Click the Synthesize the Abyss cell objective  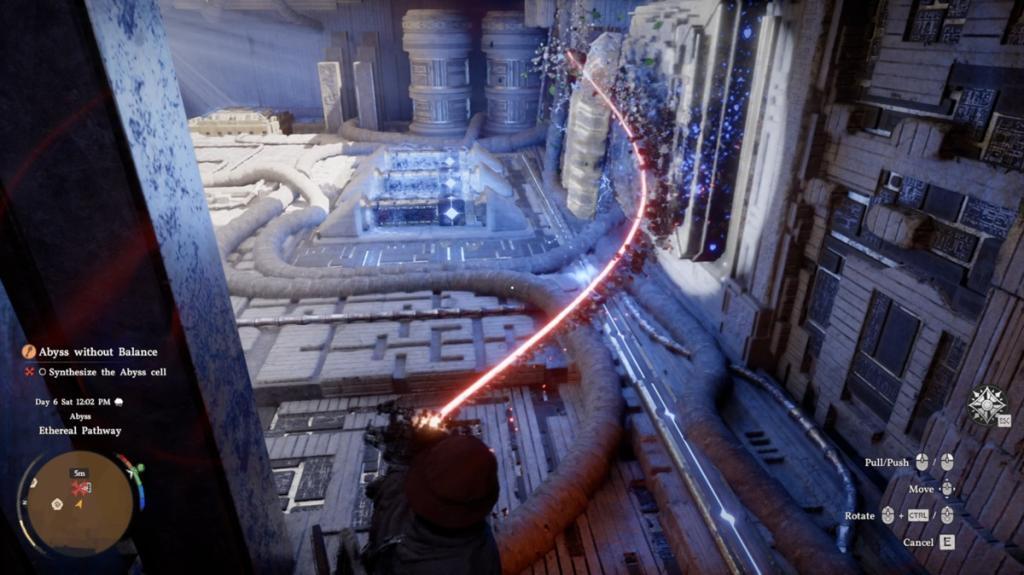pos(103,372)
